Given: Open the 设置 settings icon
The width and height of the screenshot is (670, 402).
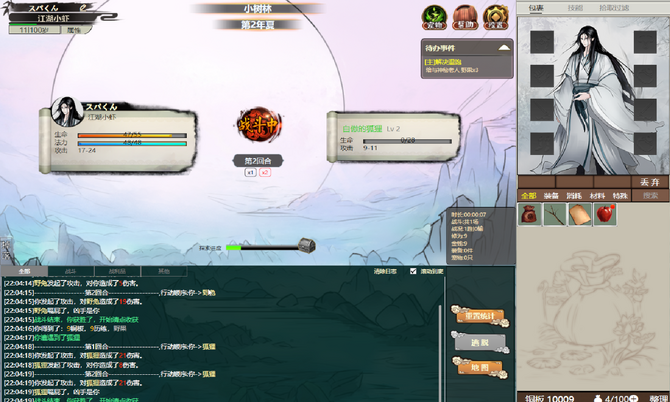Looking at the screenshot, I should pos(496,16).
